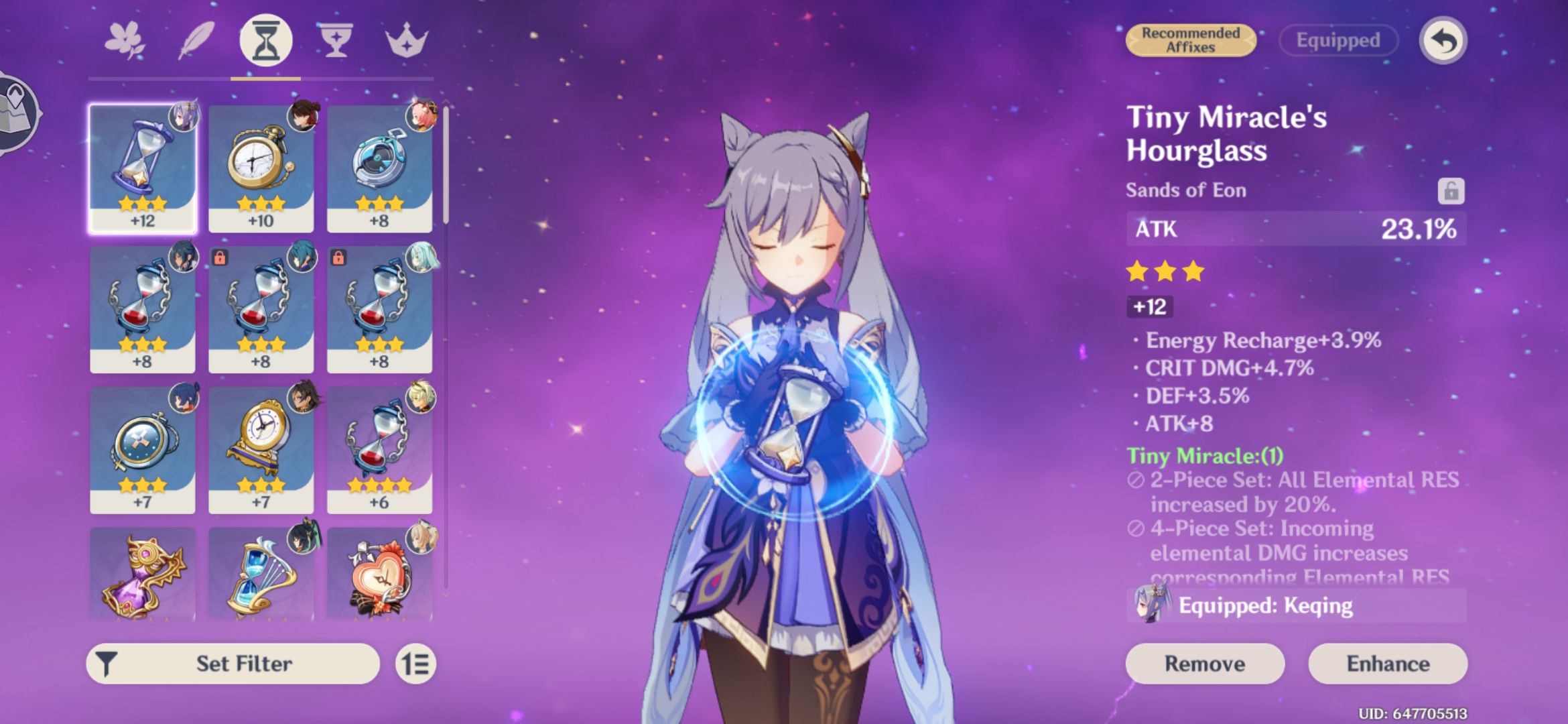Screen dimensions: 1568x724
Task: Click the Enhance button
Action: (1406, 664)
